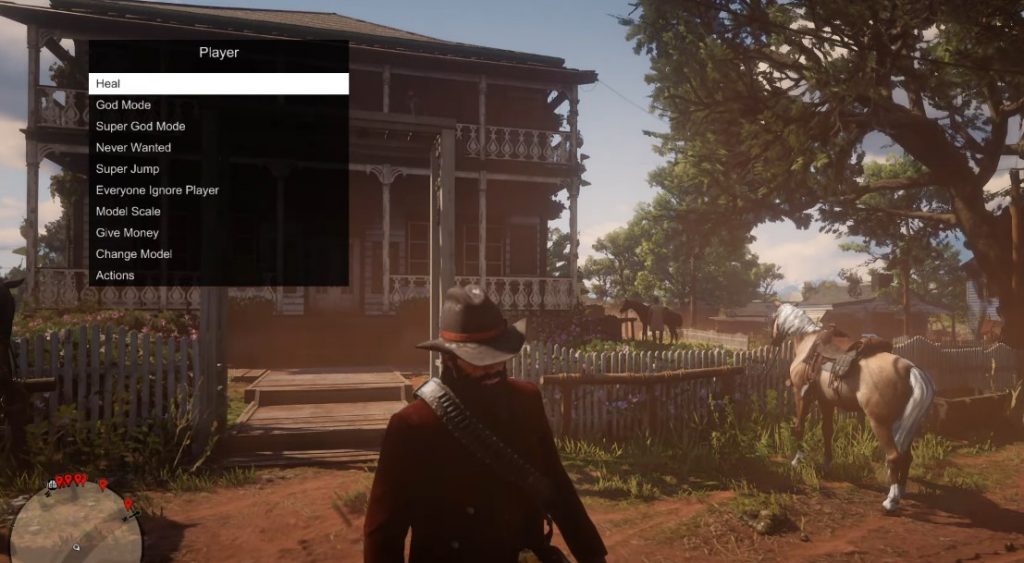Enable Super God Mode
The image size is (1024, 563).
218,126
